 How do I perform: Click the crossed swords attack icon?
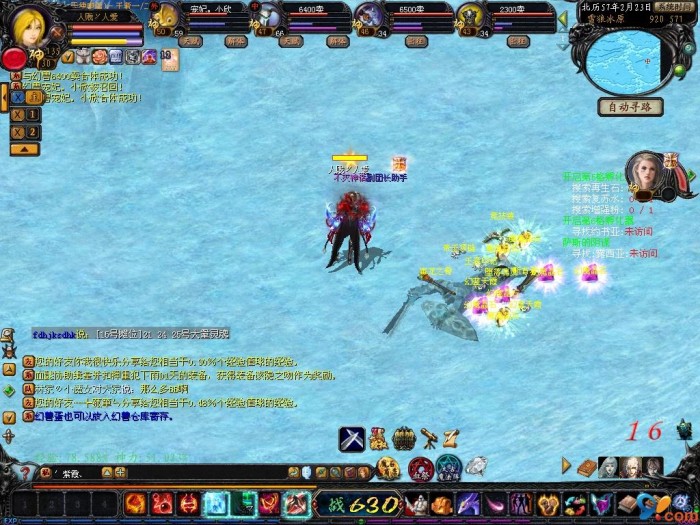[351, 438]
